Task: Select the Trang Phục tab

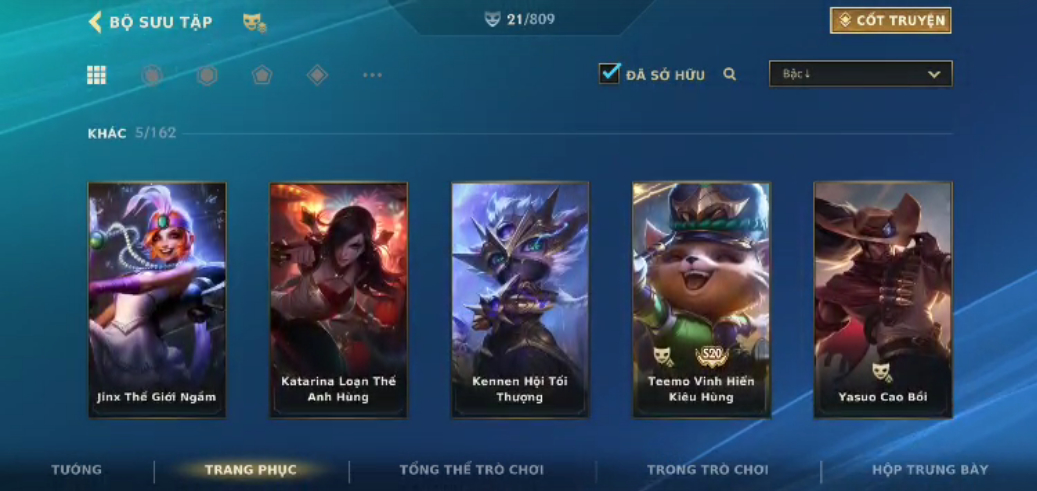Action: (x=250, y=470)
